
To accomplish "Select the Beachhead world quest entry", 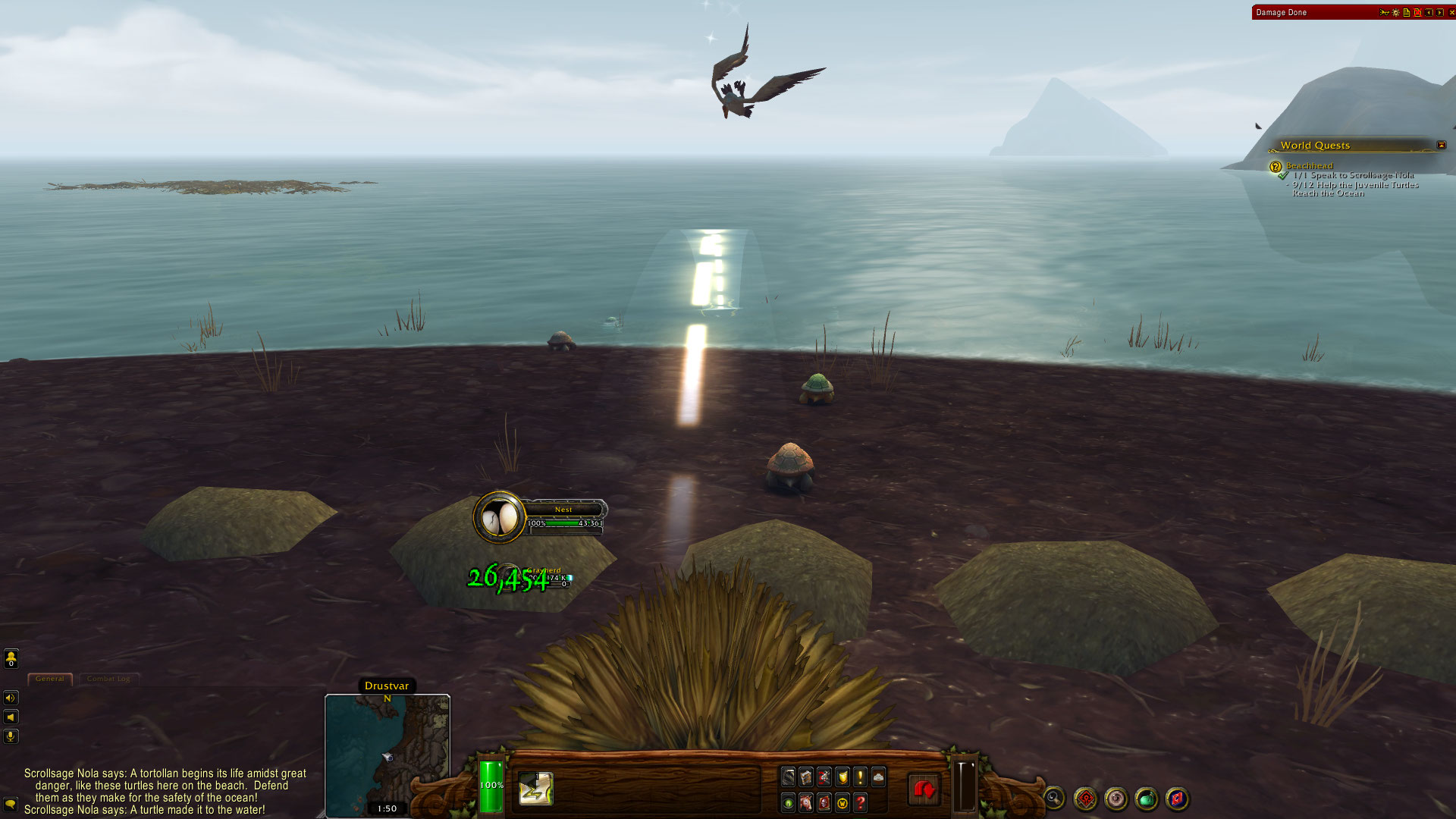I will point(1309,165).
